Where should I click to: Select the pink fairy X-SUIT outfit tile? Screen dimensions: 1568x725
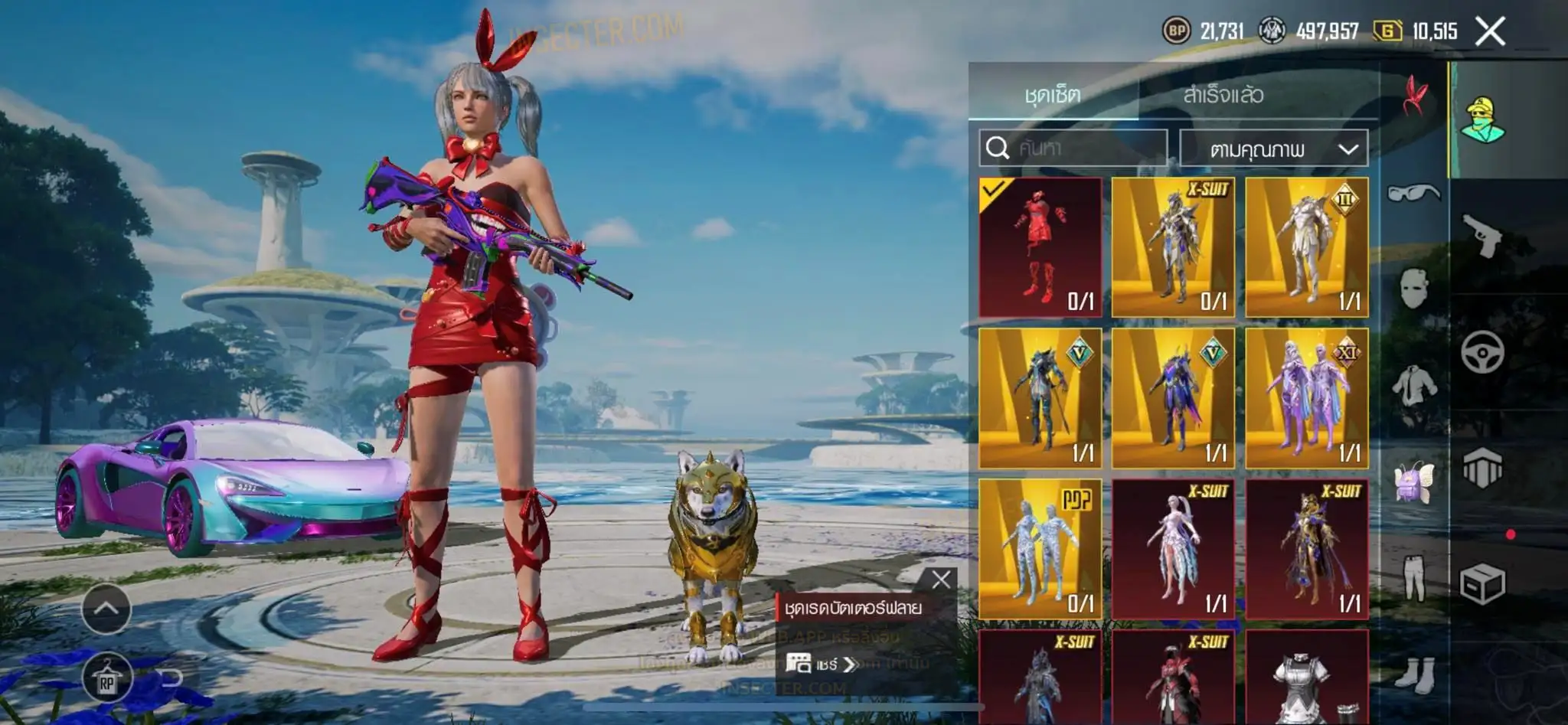coord(1173,549)
